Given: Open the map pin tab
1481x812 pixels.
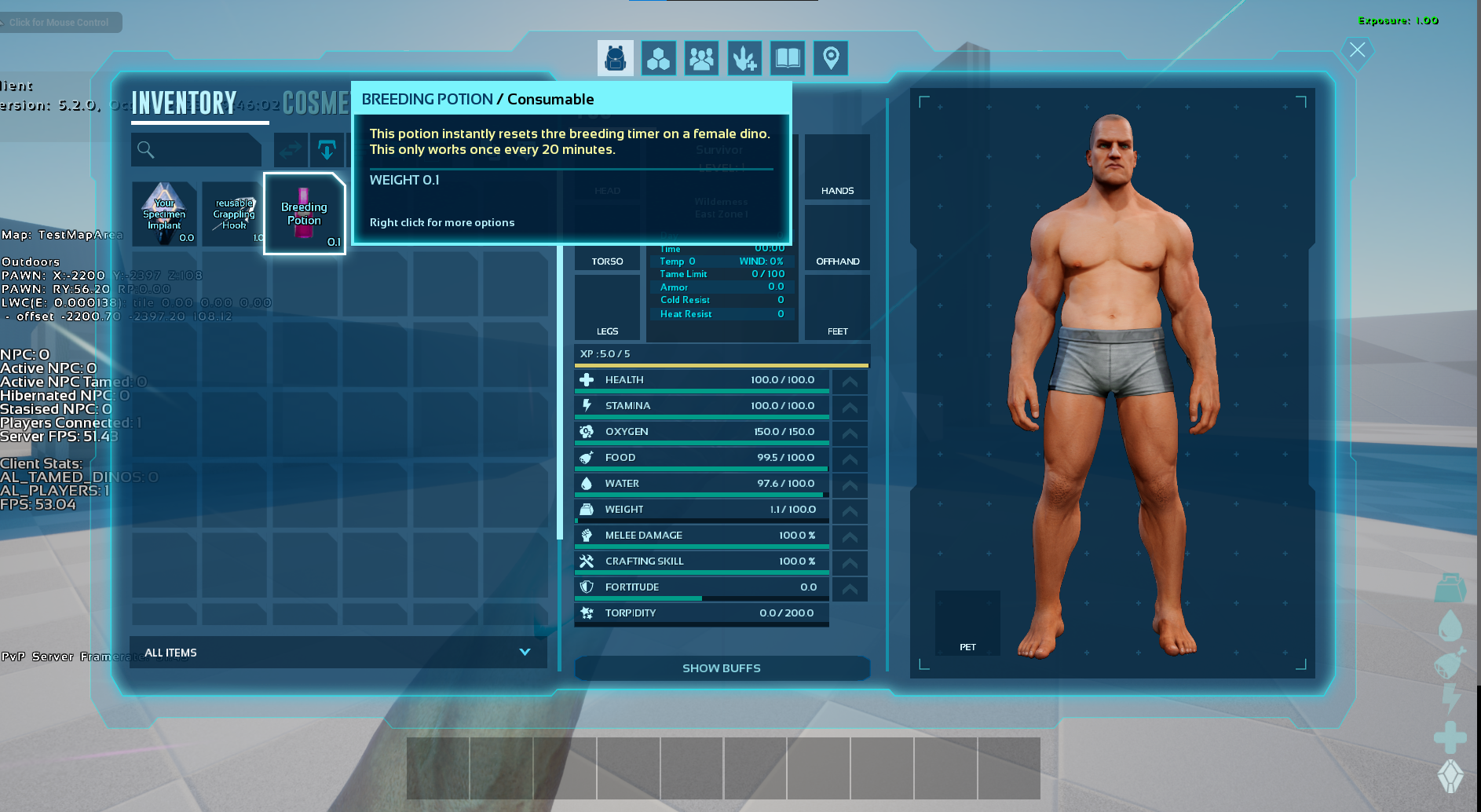Looking at the screenshot, I should (x=831, y=58).
